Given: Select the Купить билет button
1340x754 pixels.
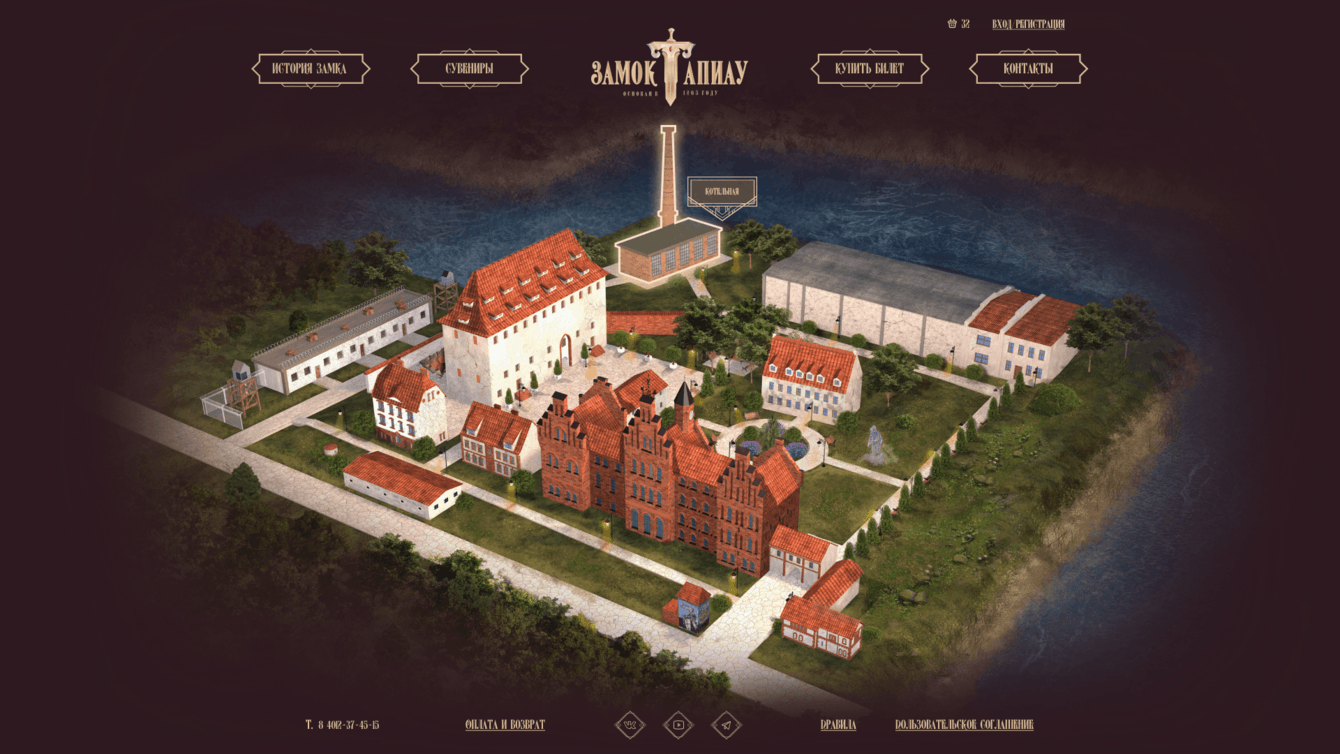Looking at the screenshot, I should (869, 69).
